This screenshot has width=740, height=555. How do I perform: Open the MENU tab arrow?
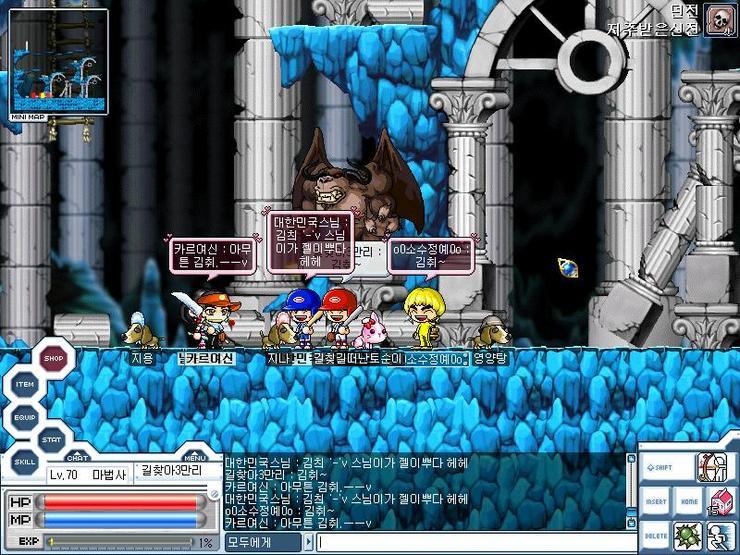[196, 456]
